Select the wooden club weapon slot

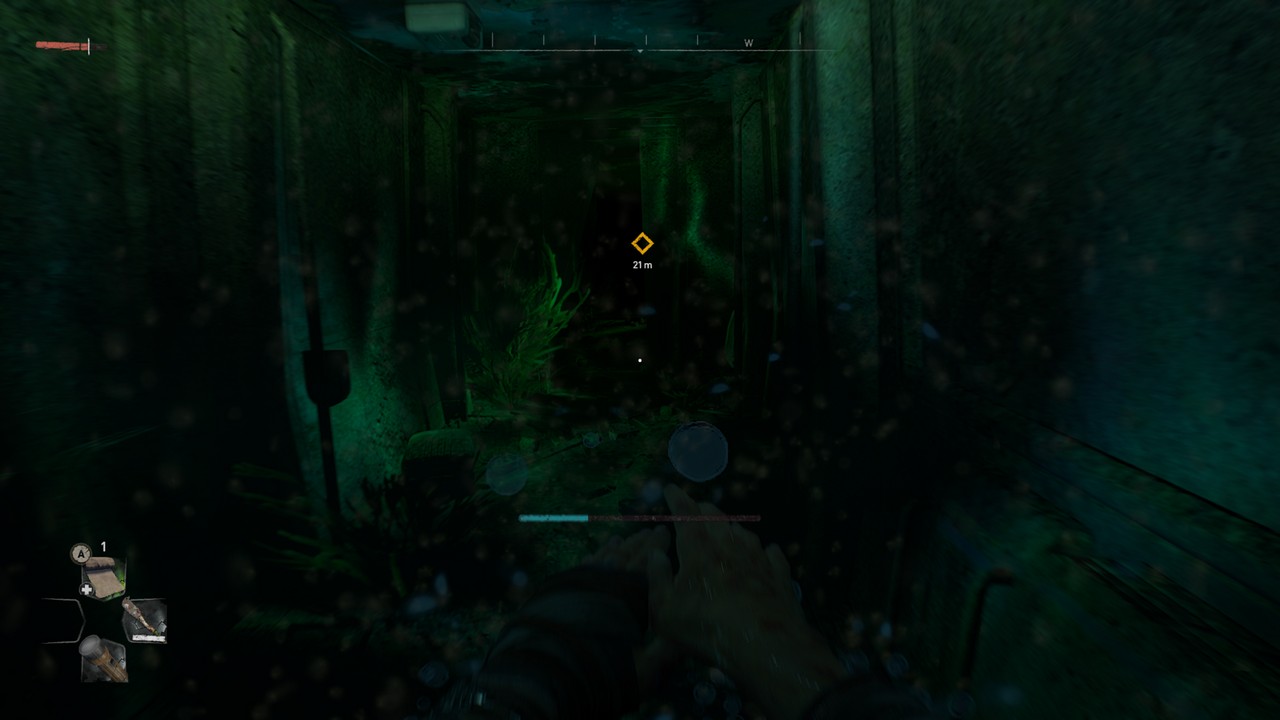click(144, 619)
